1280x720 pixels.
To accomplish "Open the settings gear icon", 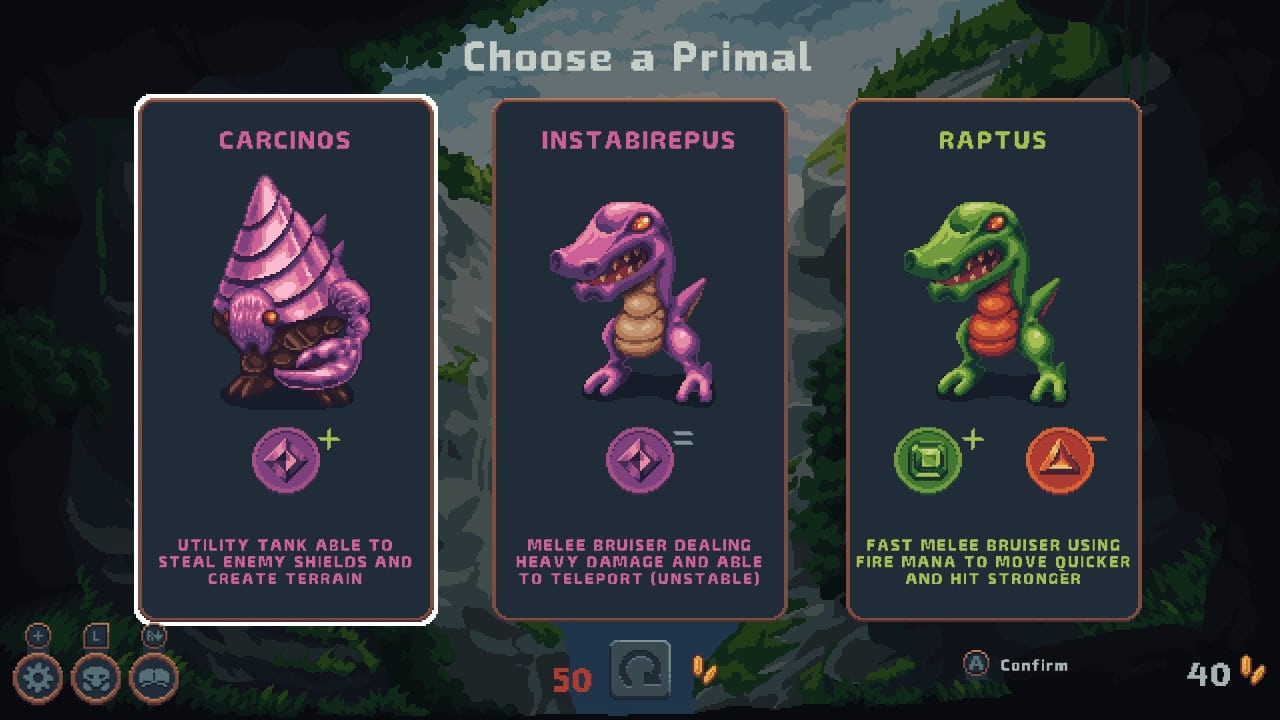I will point(38,679).
